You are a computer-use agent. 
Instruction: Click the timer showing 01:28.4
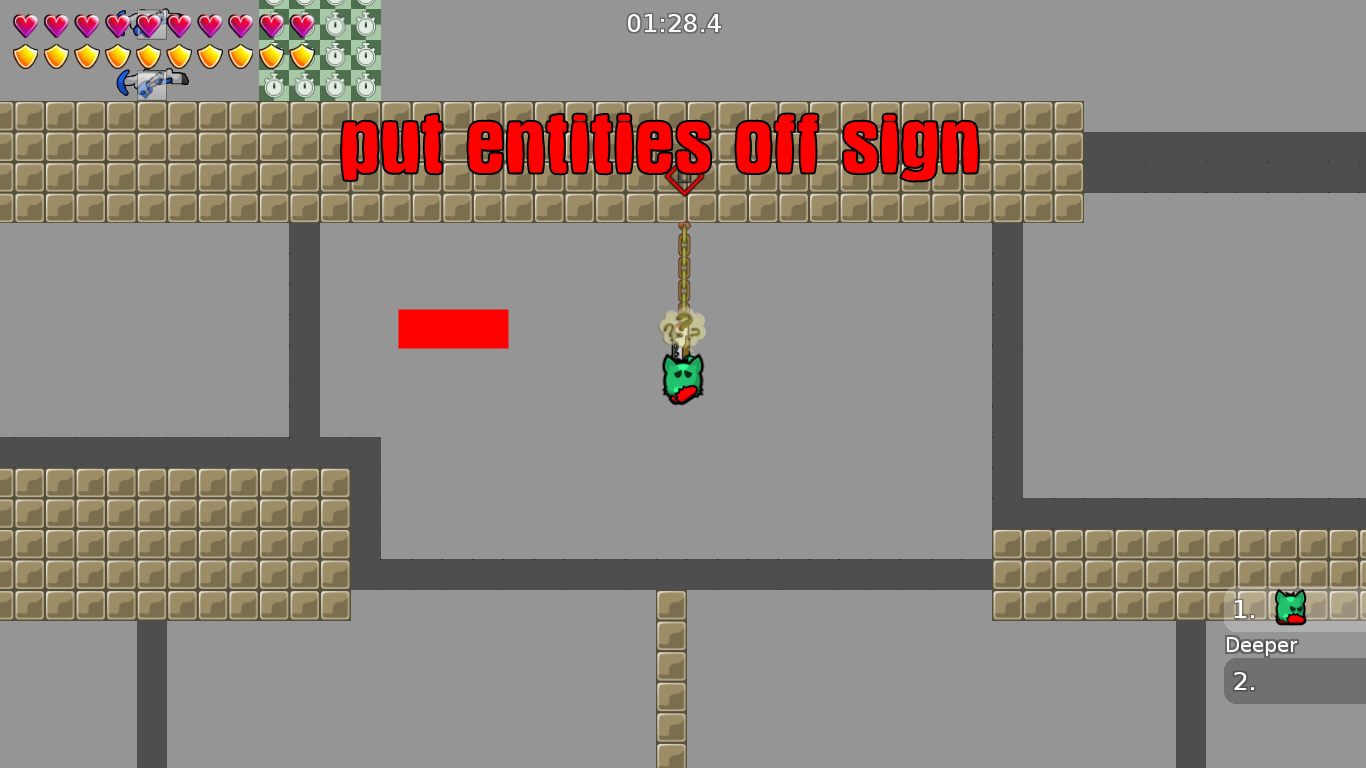674,24
